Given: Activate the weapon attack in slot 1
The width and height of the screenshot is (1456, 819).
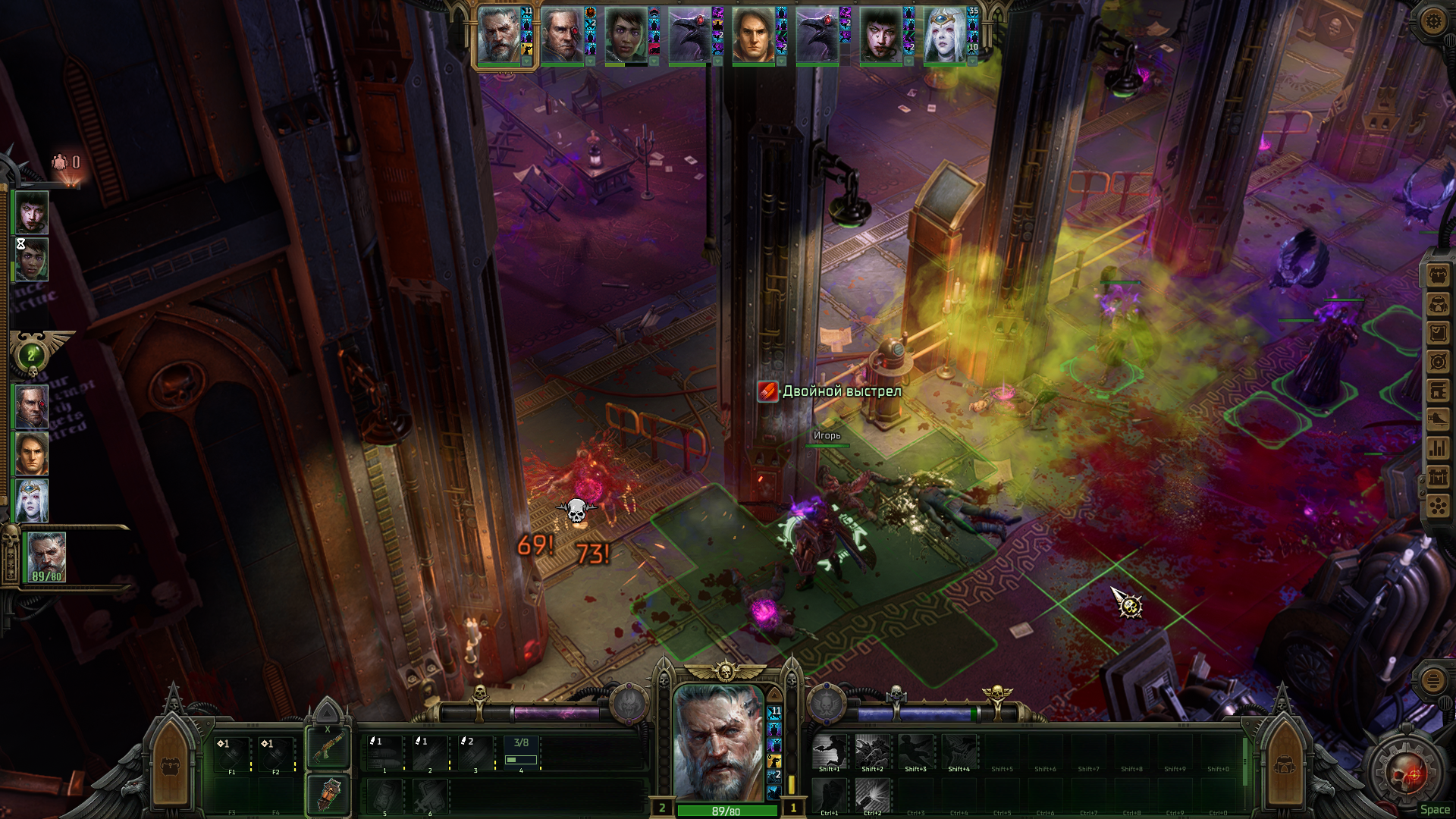Looking at the screenshot, I should pyautogui.click(x=384, y=754).
